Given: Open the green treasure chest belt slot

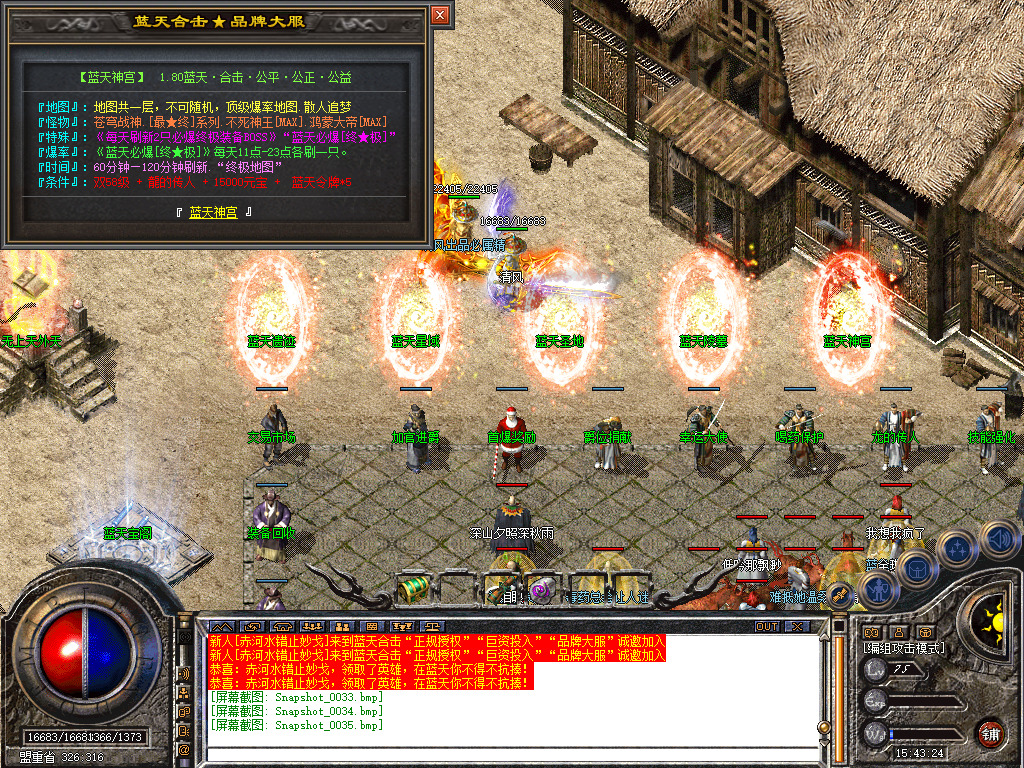Looking at the screenshot, I should pos(413,589).
